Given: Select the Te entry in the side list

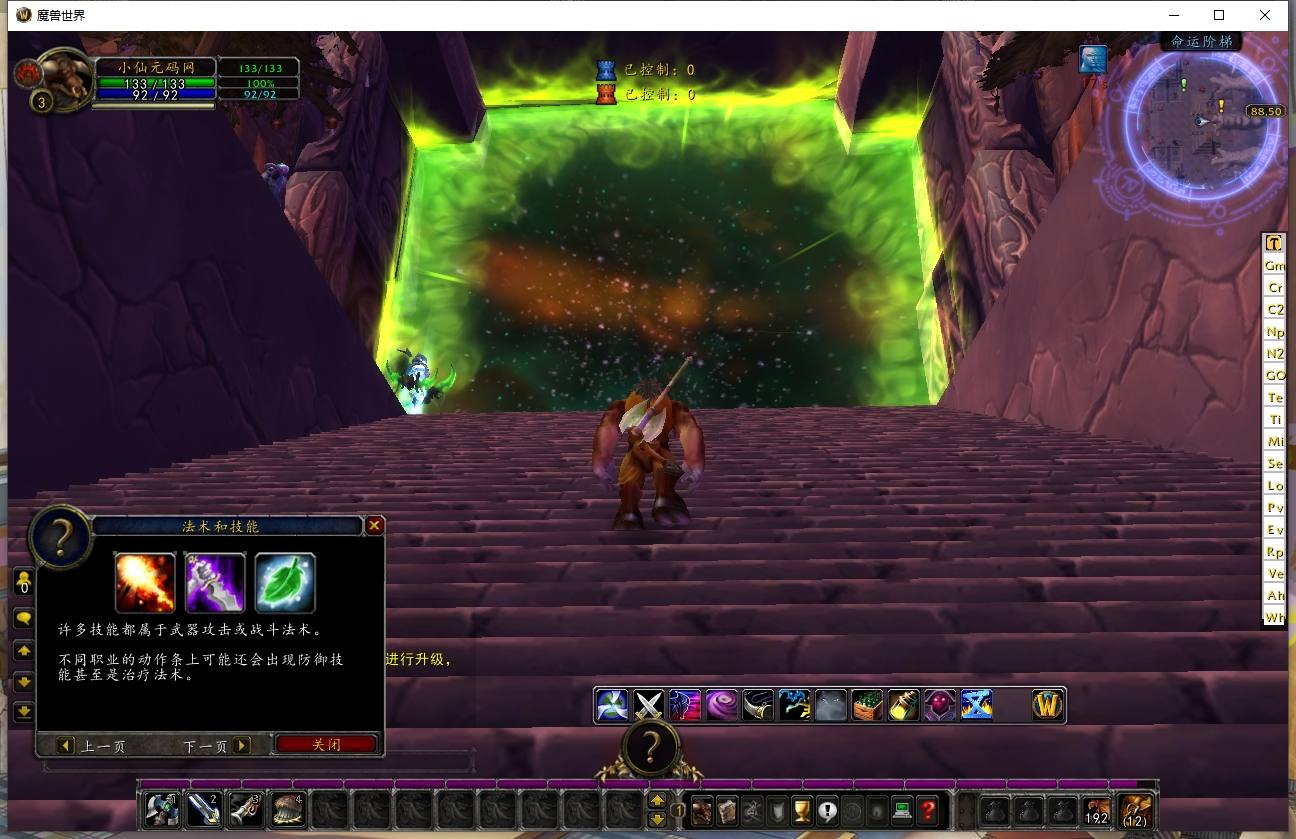Looking at the screenshot, I should click(1274, 398).
